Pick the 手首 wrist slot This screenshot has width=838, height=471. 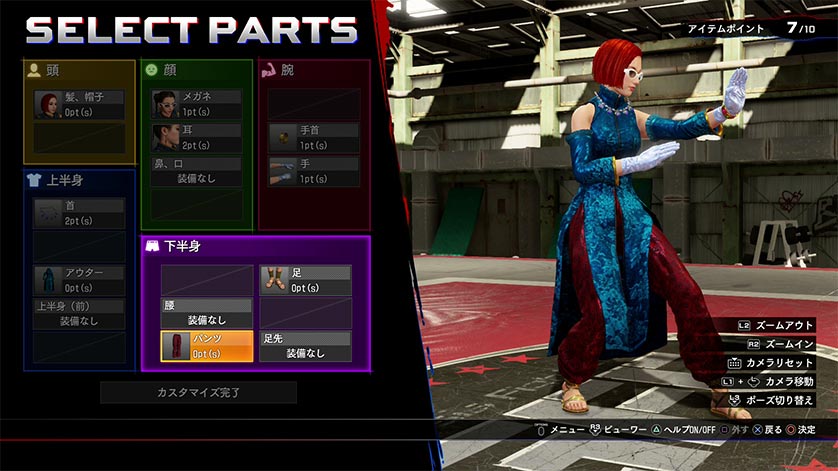[x=313, y=137]
